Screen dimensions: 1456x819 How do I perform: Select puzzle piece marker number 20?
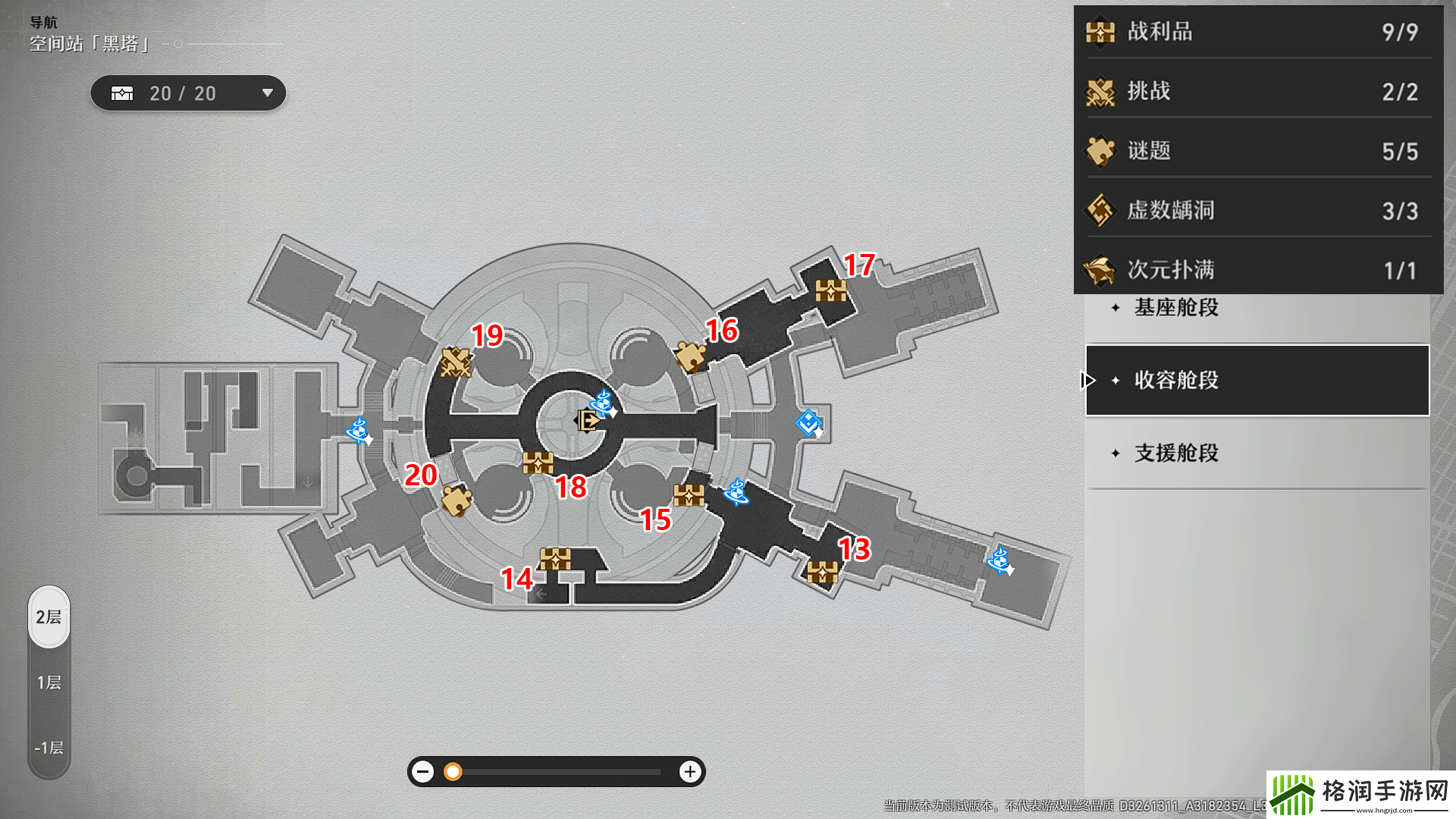point(457,501)
